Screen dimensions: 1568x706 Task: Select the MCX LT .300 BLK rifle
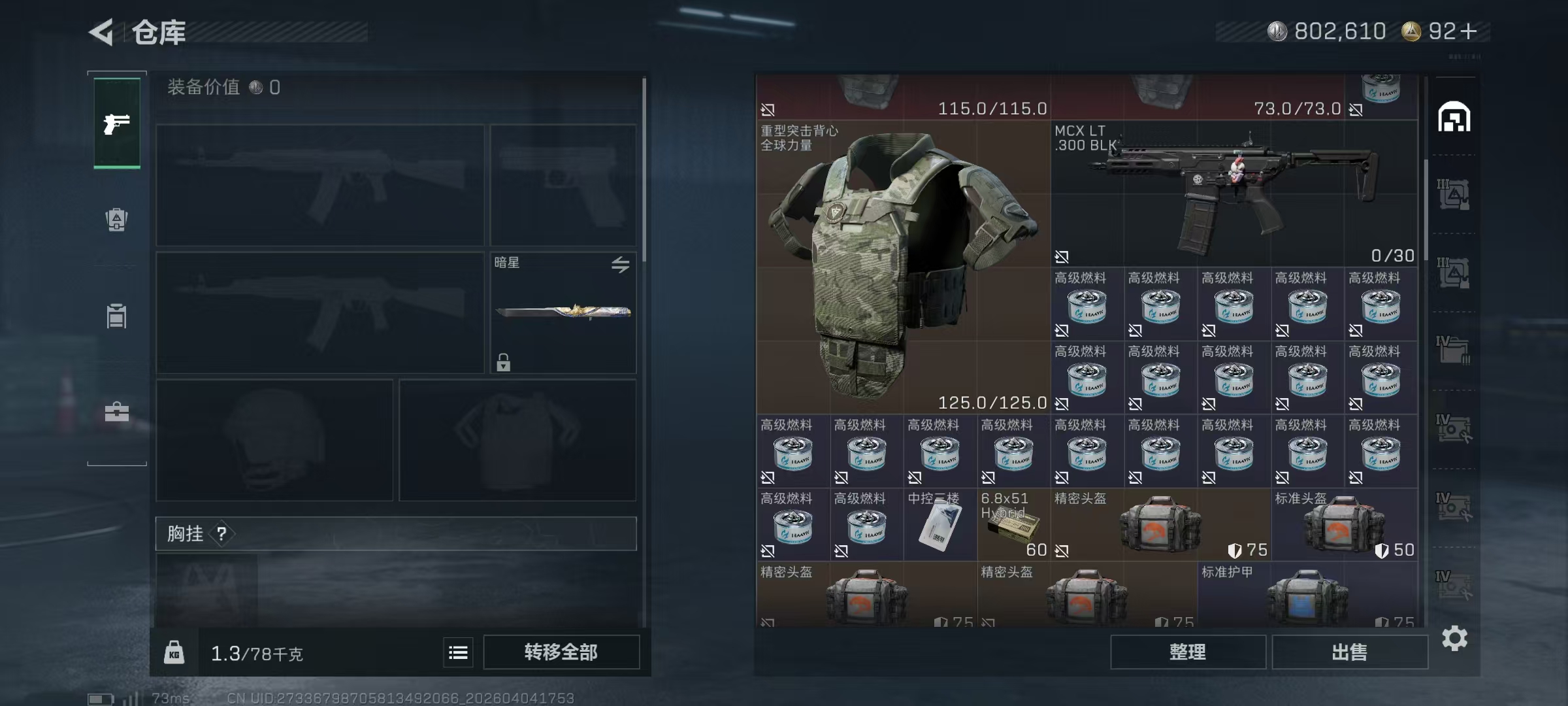tap(1233, 193)
